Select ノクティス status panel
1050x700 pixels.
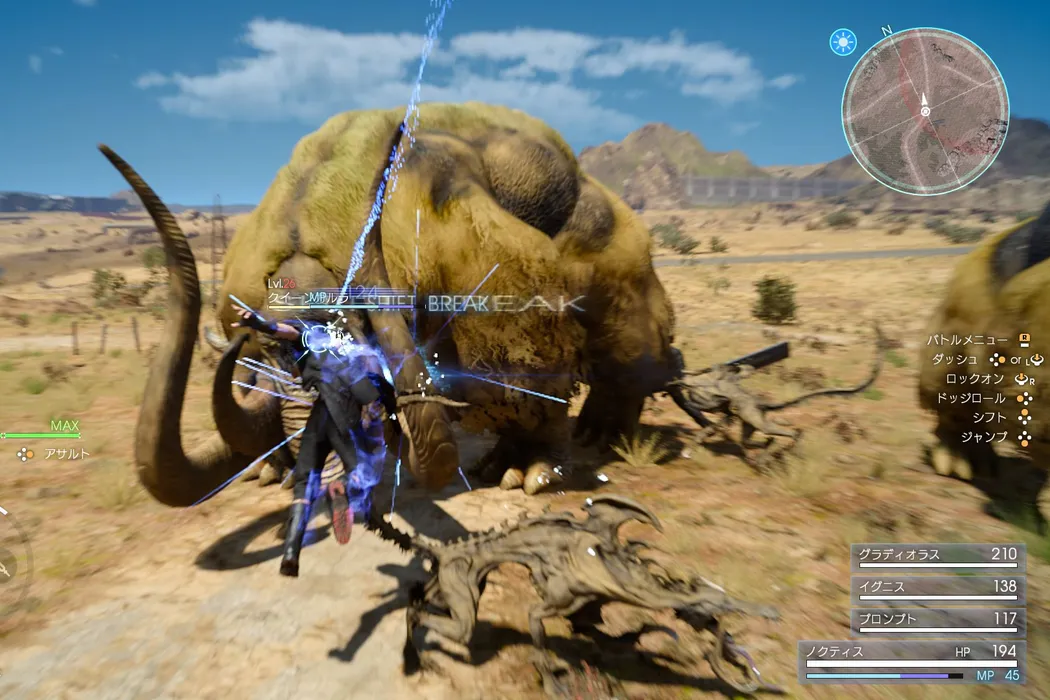click(x=912, y=660)
